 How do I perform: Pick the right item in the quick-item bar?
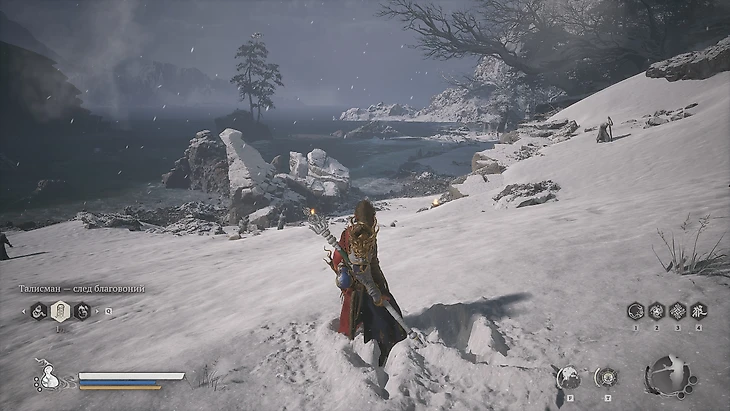[81, 311]
